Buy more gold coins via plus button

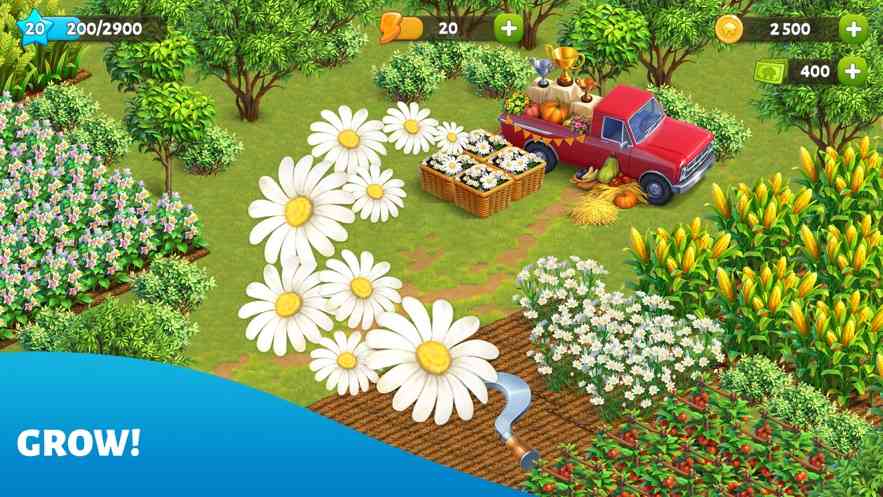click(853, 28)
